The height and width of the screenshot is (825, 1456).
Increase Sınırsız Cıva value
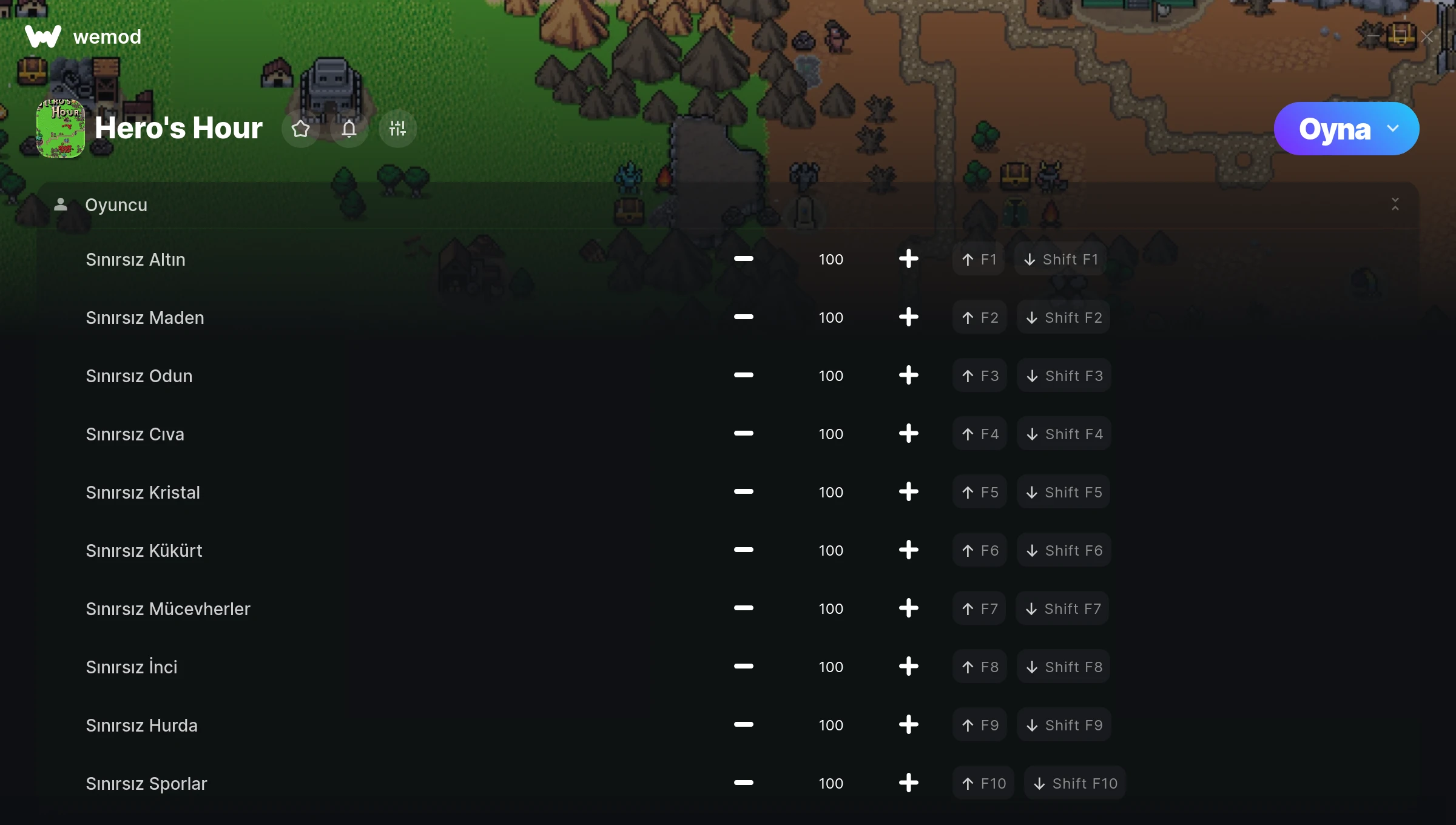(x=908, y=434)
